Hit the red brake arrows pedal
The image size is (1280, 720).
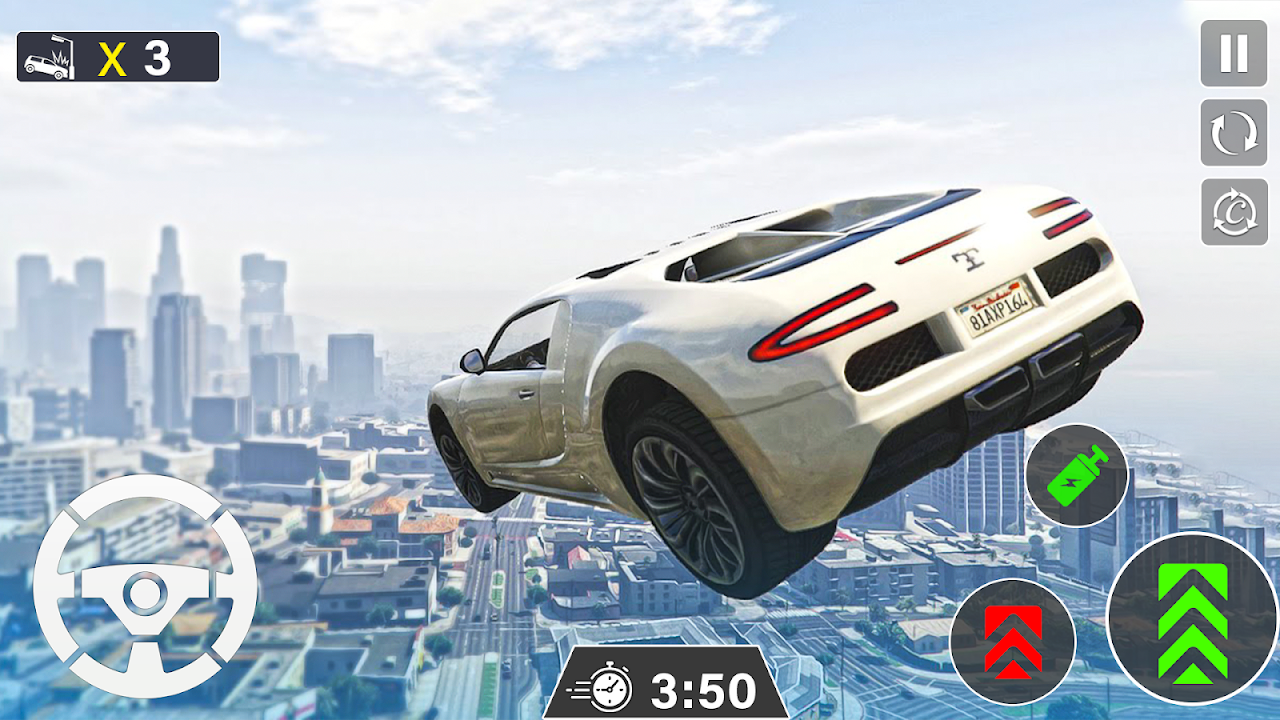(x=1012, y=641)
